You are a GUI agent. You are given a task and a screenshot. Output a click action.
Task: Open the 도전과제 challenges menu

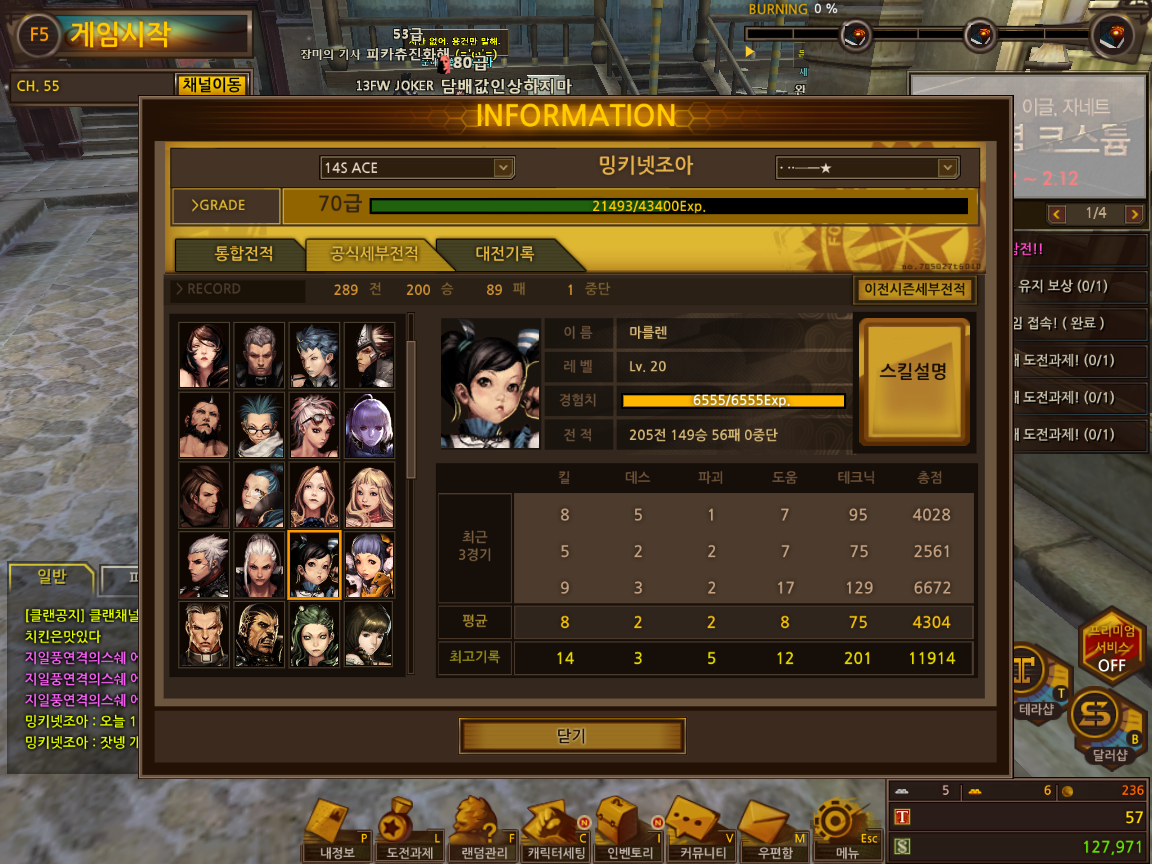[x=409, y=831]
